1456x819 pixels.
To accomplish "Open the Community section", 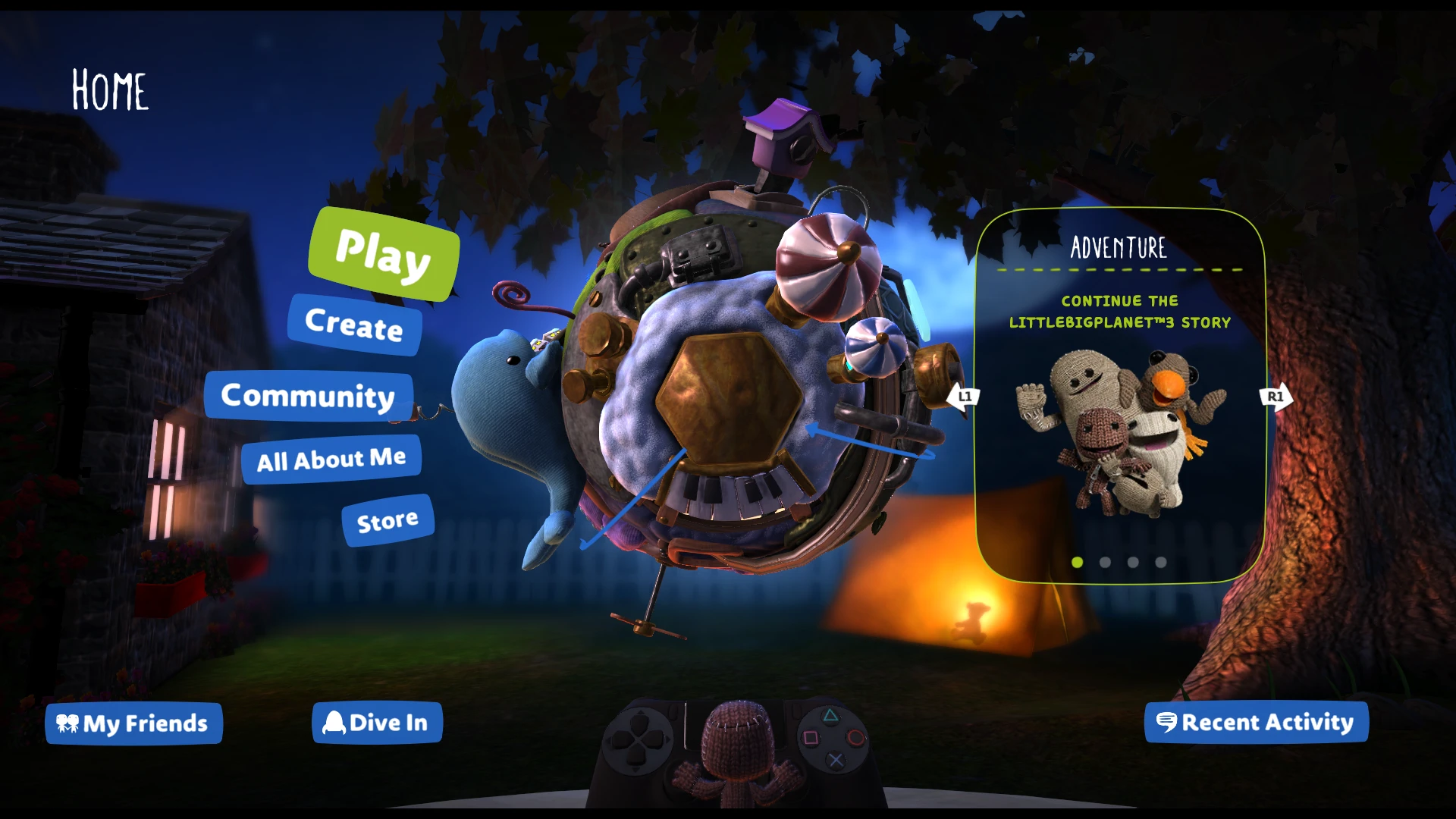I will pos(306,395).
